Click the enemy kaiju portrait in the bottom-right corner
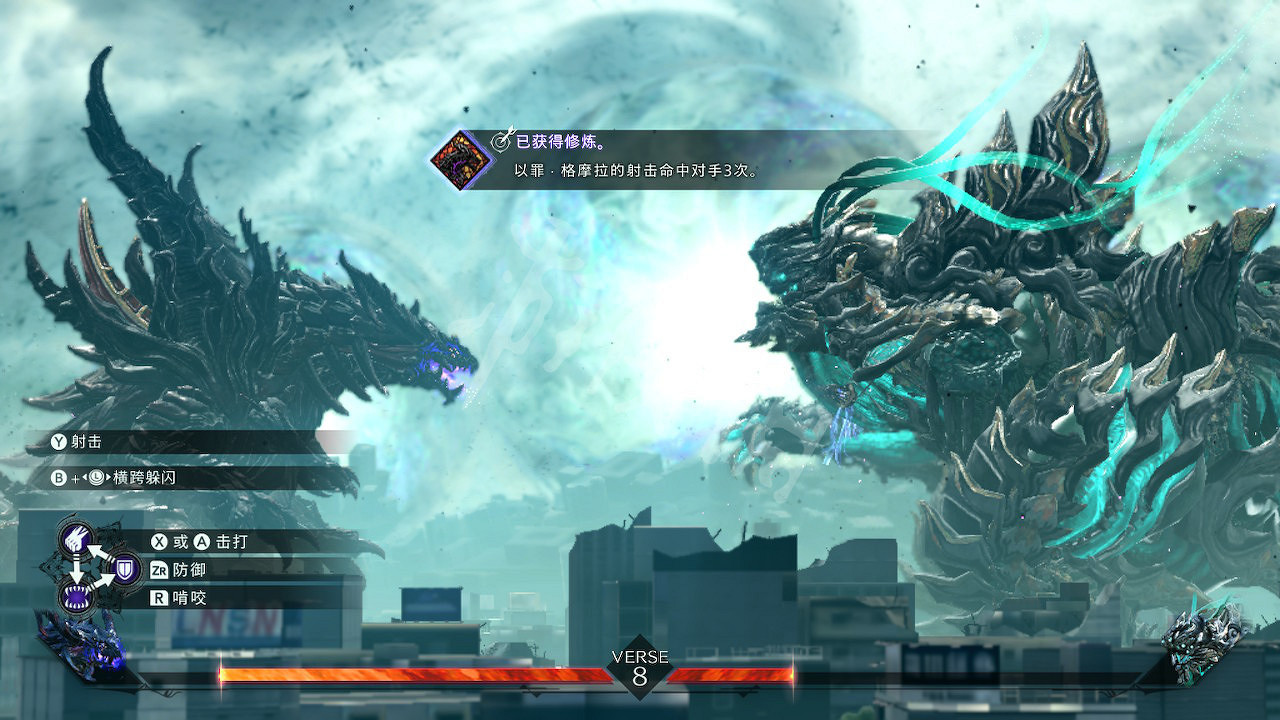 (x=1200, y=645)
